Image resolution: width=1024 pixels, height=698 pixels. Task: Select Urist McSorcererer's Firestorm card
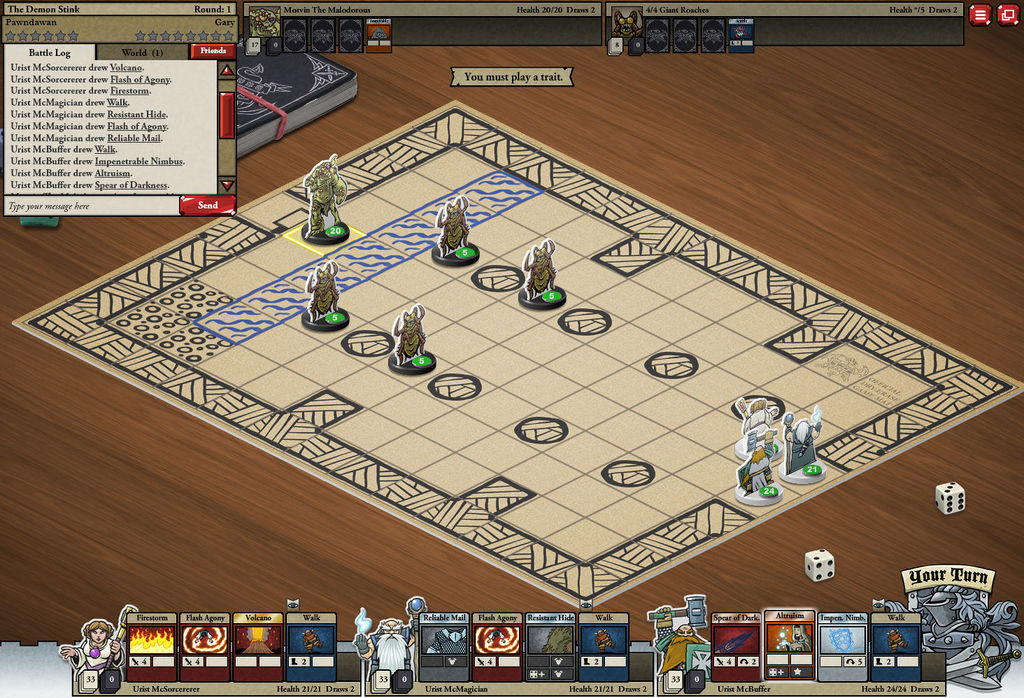pos(153,647)
